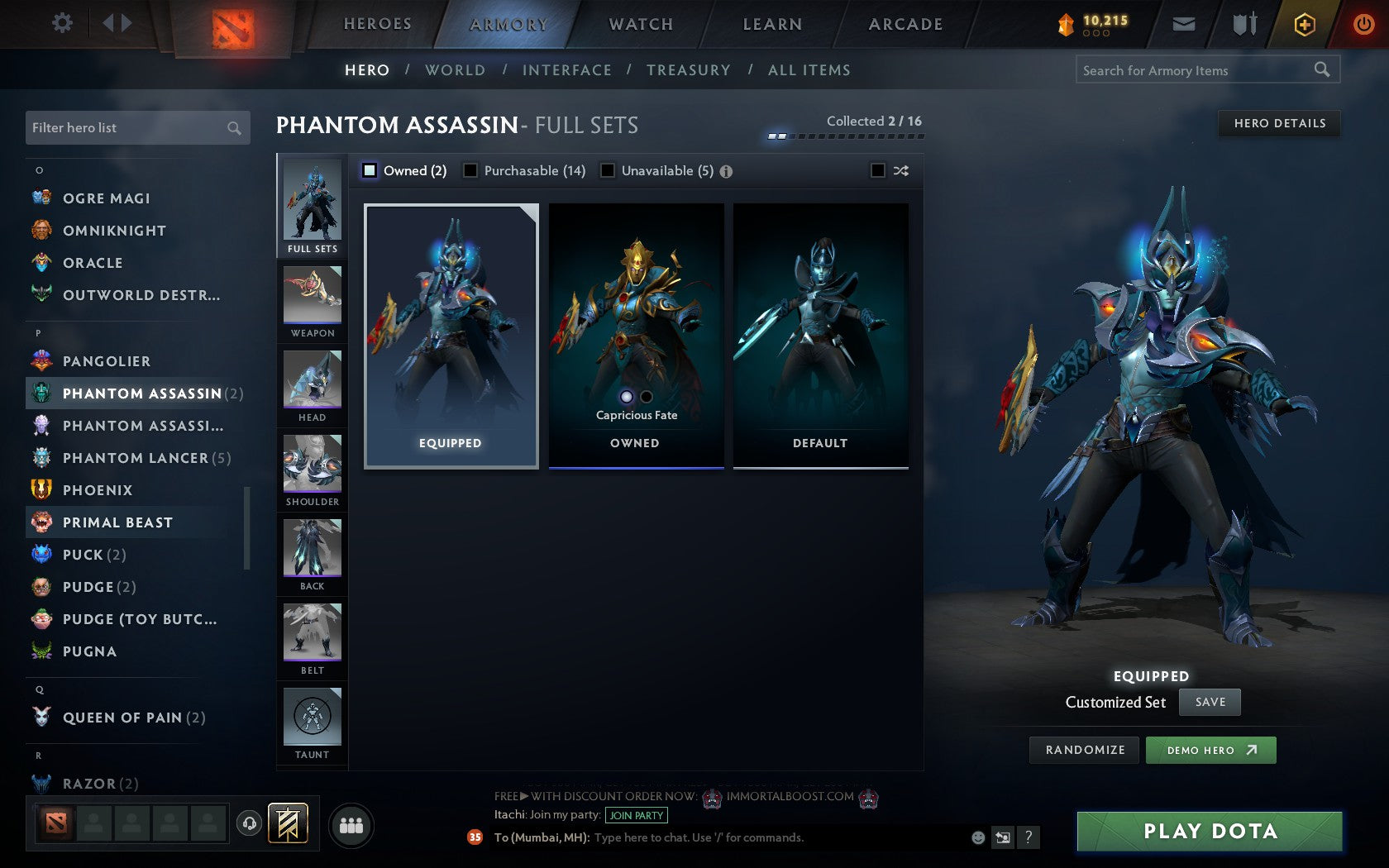Viewport: 1389px width, 868px height.
Task: Click the friends group icon near chat bar
Action: [351, 823]
